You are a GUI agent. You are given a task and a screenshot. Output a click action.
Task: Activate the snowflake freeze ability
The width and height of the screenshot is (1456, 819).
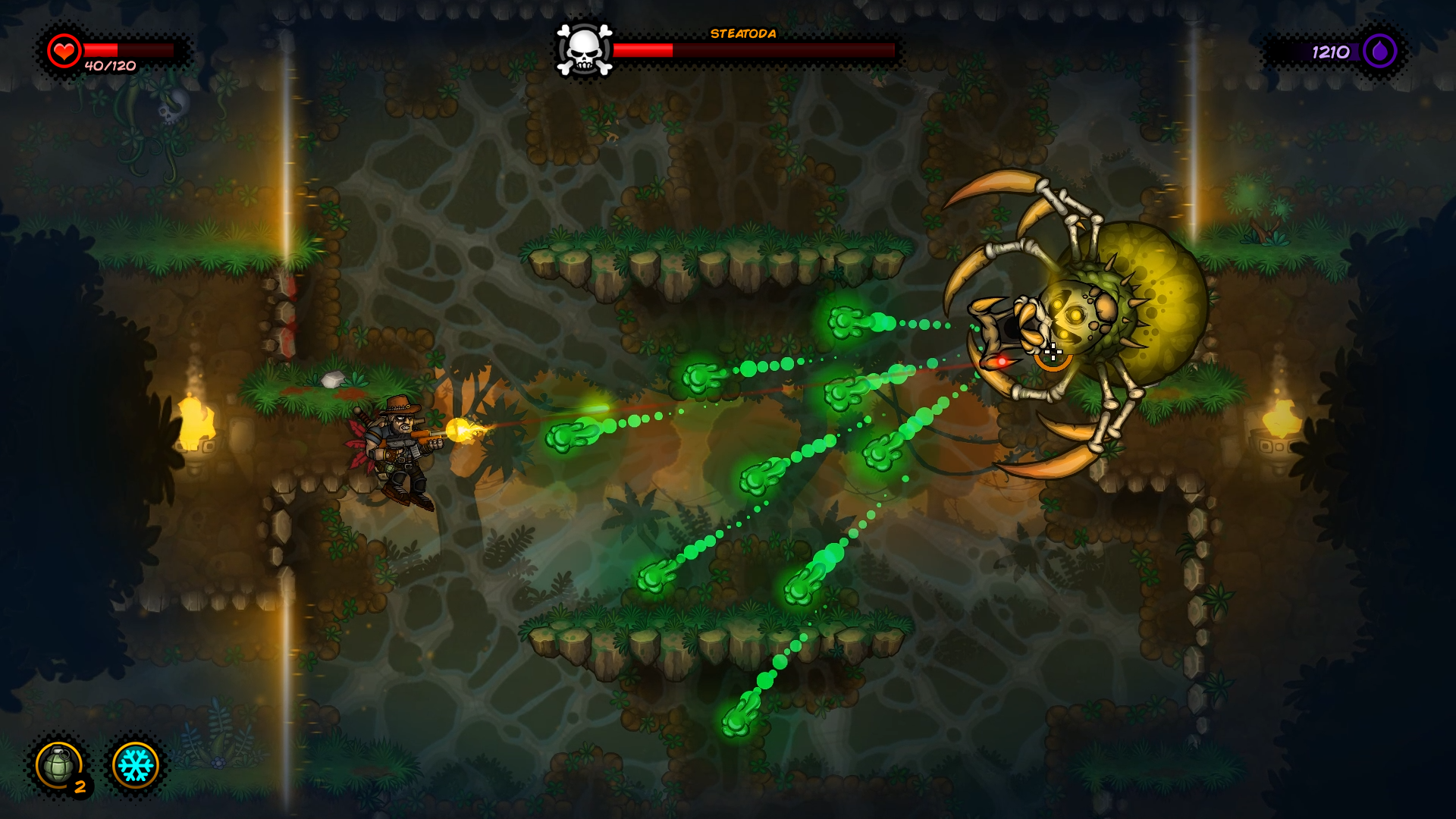pyautogui.click(x=136, y=764)
